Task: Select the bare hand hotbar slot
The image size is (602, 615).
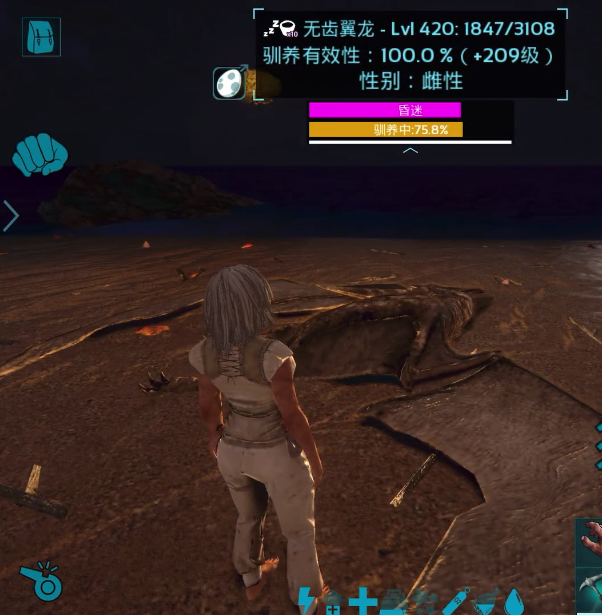Action: click(590, 541)
